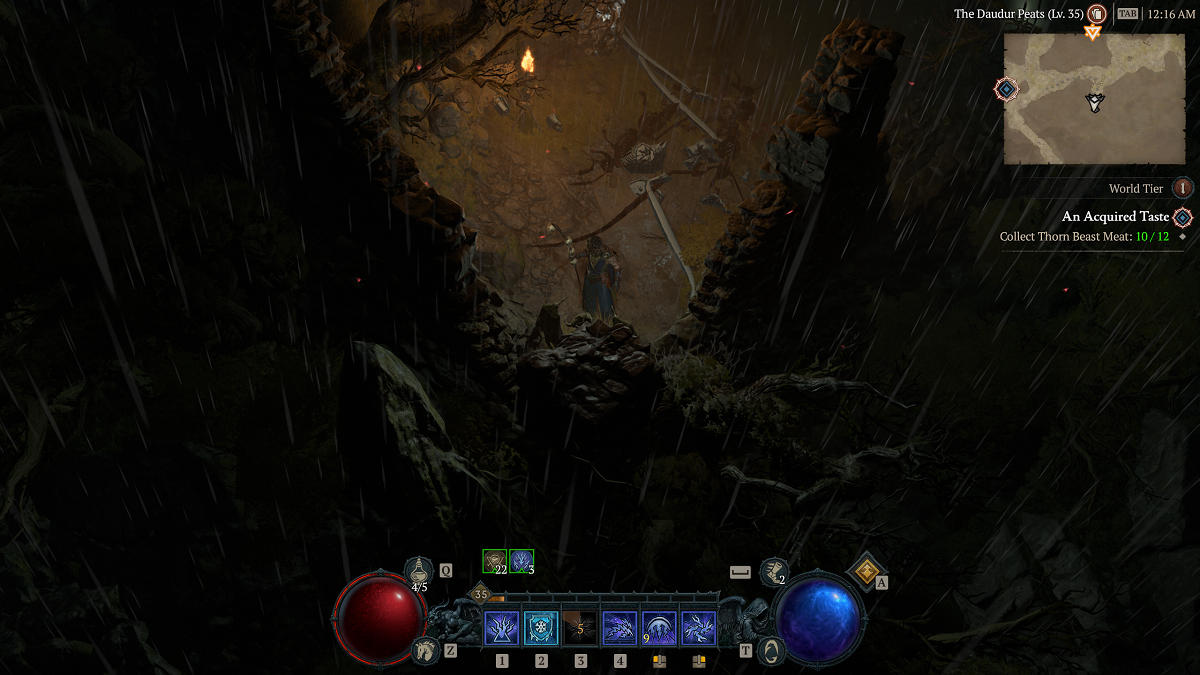Click the orange marker atop the minimap

click(x=1092, y=32)
